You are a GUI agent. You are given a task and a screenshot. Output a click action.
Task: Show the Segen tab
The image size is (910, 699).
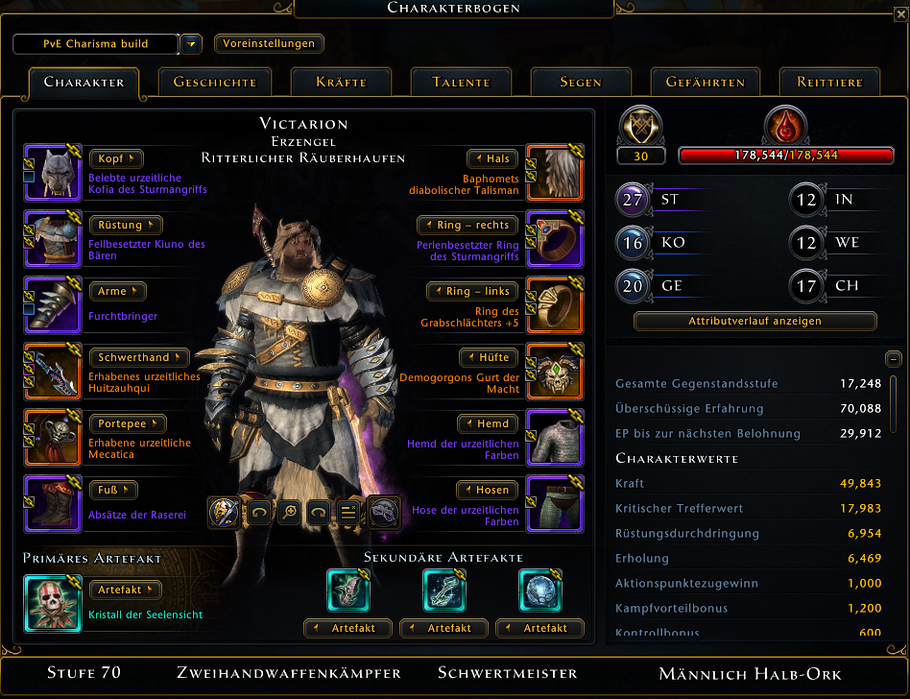(581, 82)
